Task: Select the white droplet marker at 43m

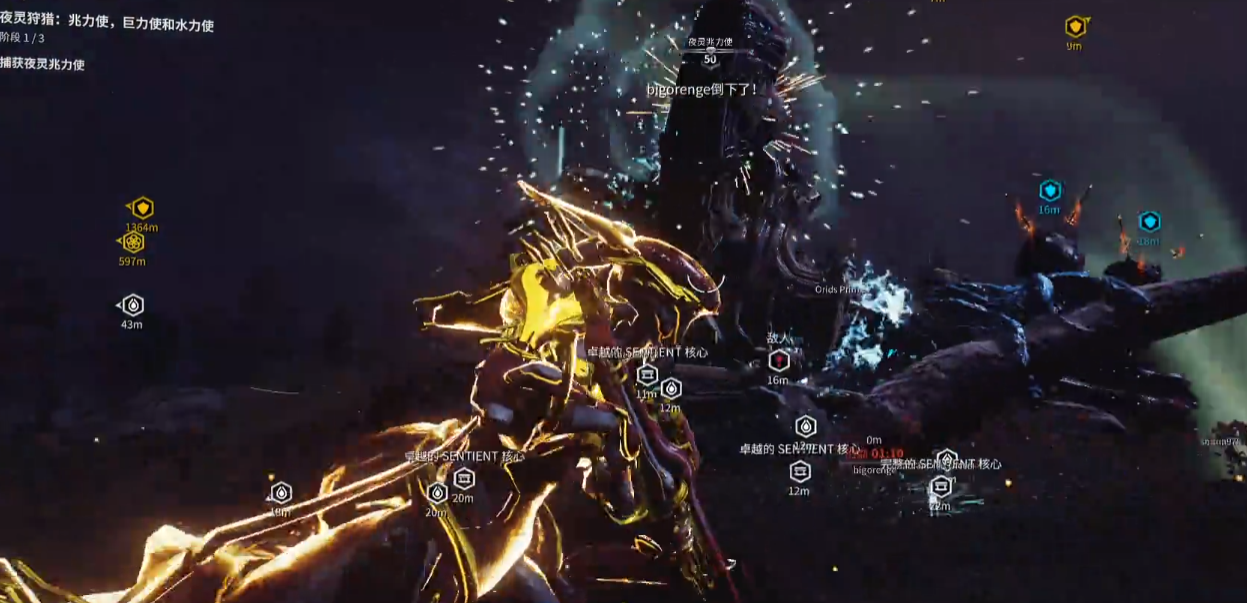Action: (x=133, y=305)
